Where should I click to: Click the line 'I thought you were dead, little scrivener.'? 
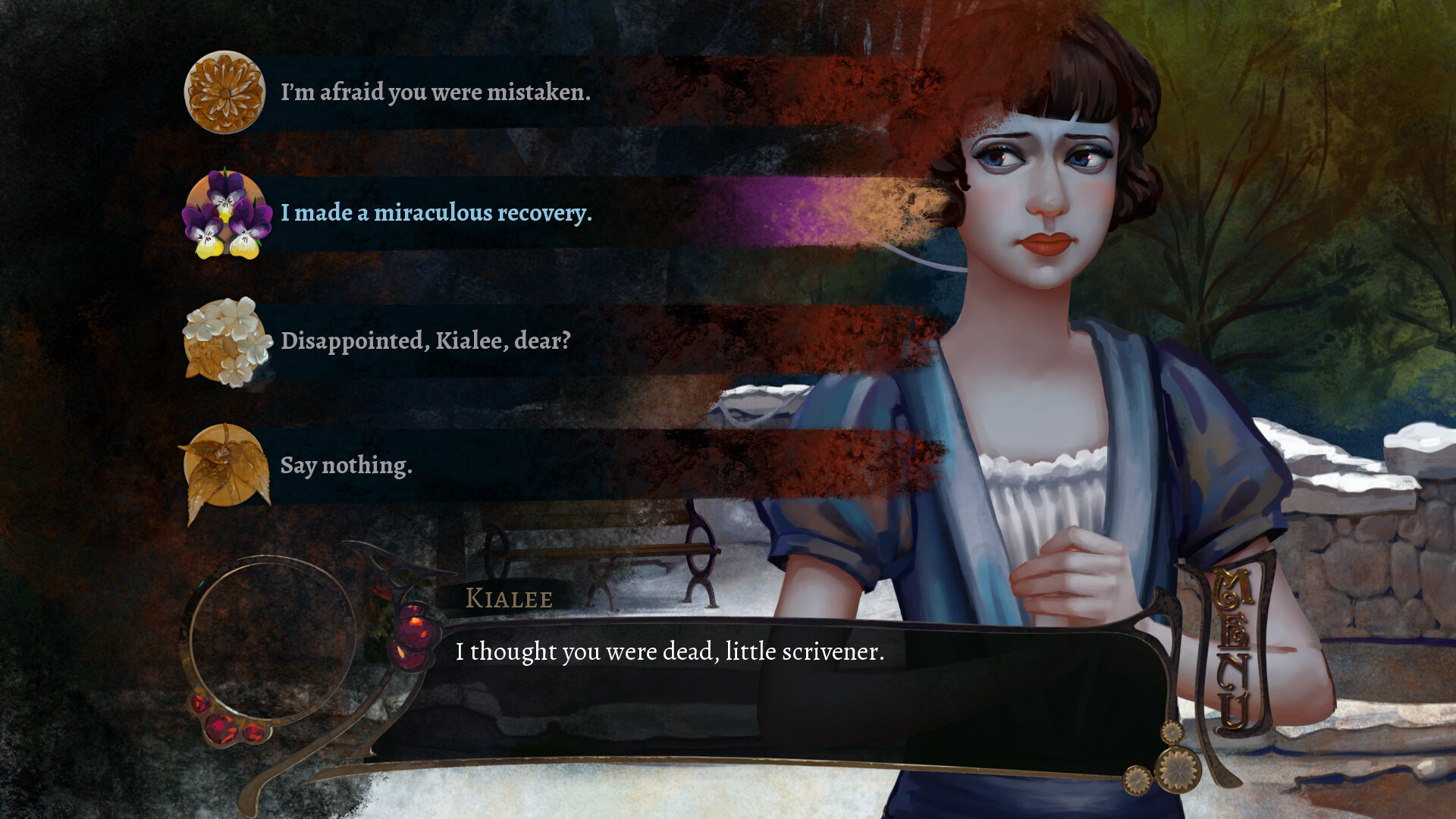(x=670, y=651)
